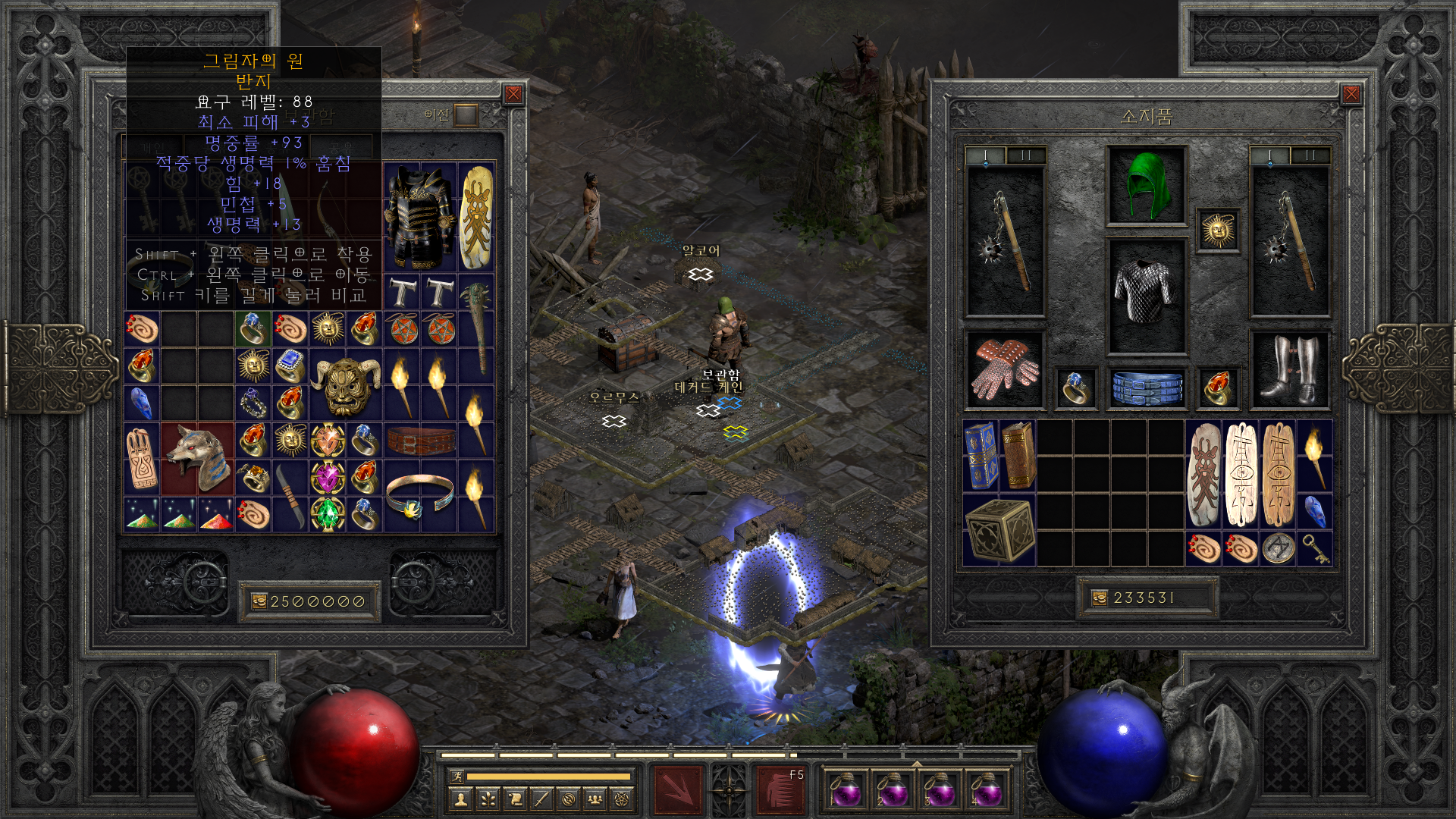Select the equipped sun amulet
This screenshot has height=819, width=1456.
click(1218, 230)
